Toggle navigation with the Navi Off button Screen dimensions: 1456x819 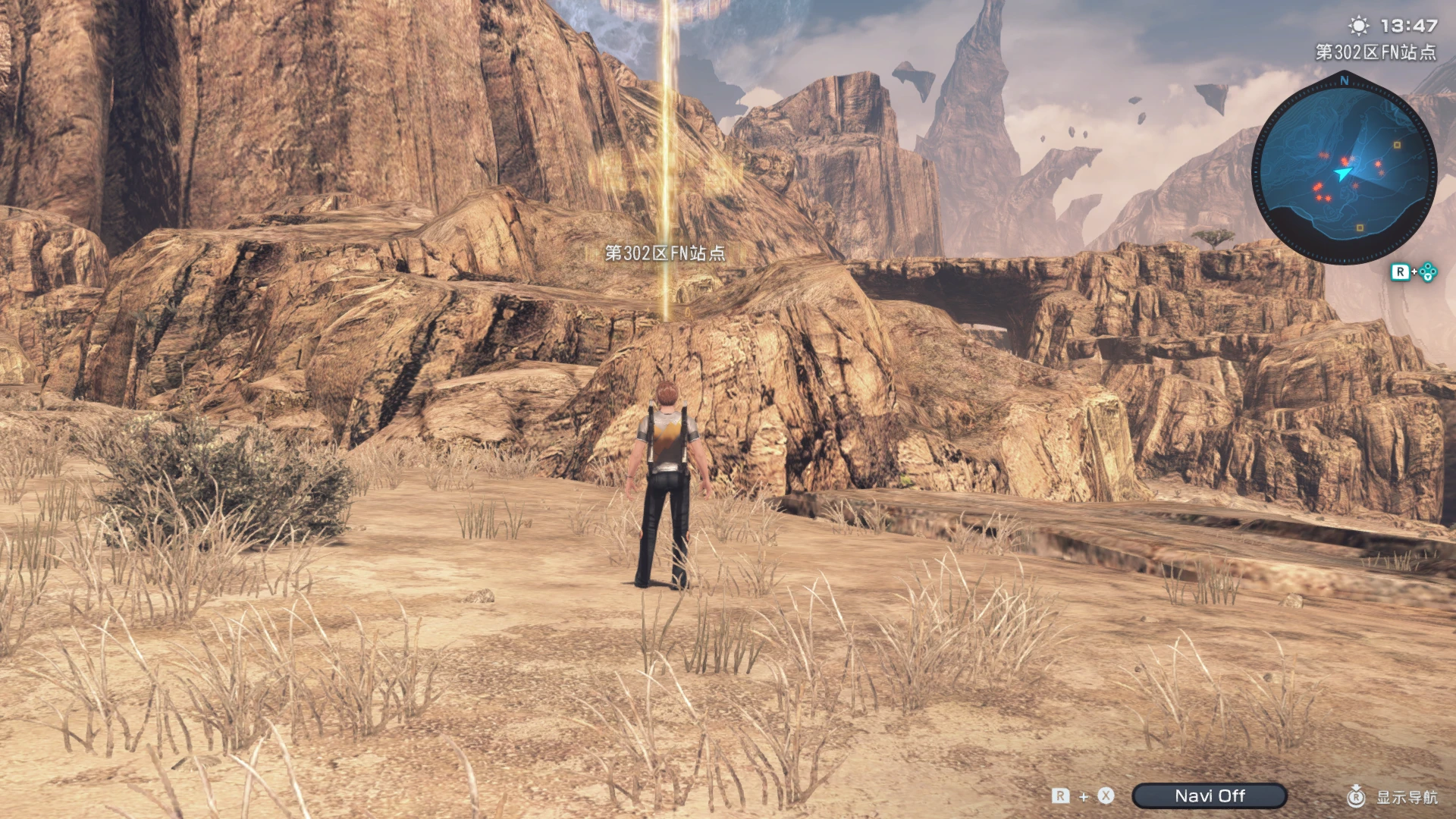1211,795
